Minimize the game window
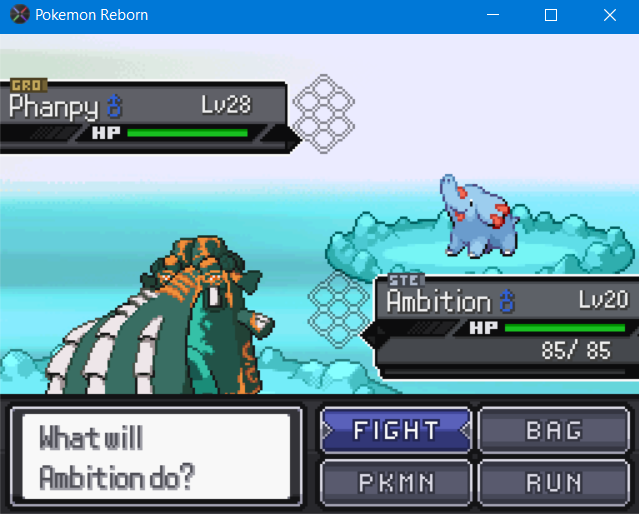This screenshot has width=639, height=514. [491, 15]
